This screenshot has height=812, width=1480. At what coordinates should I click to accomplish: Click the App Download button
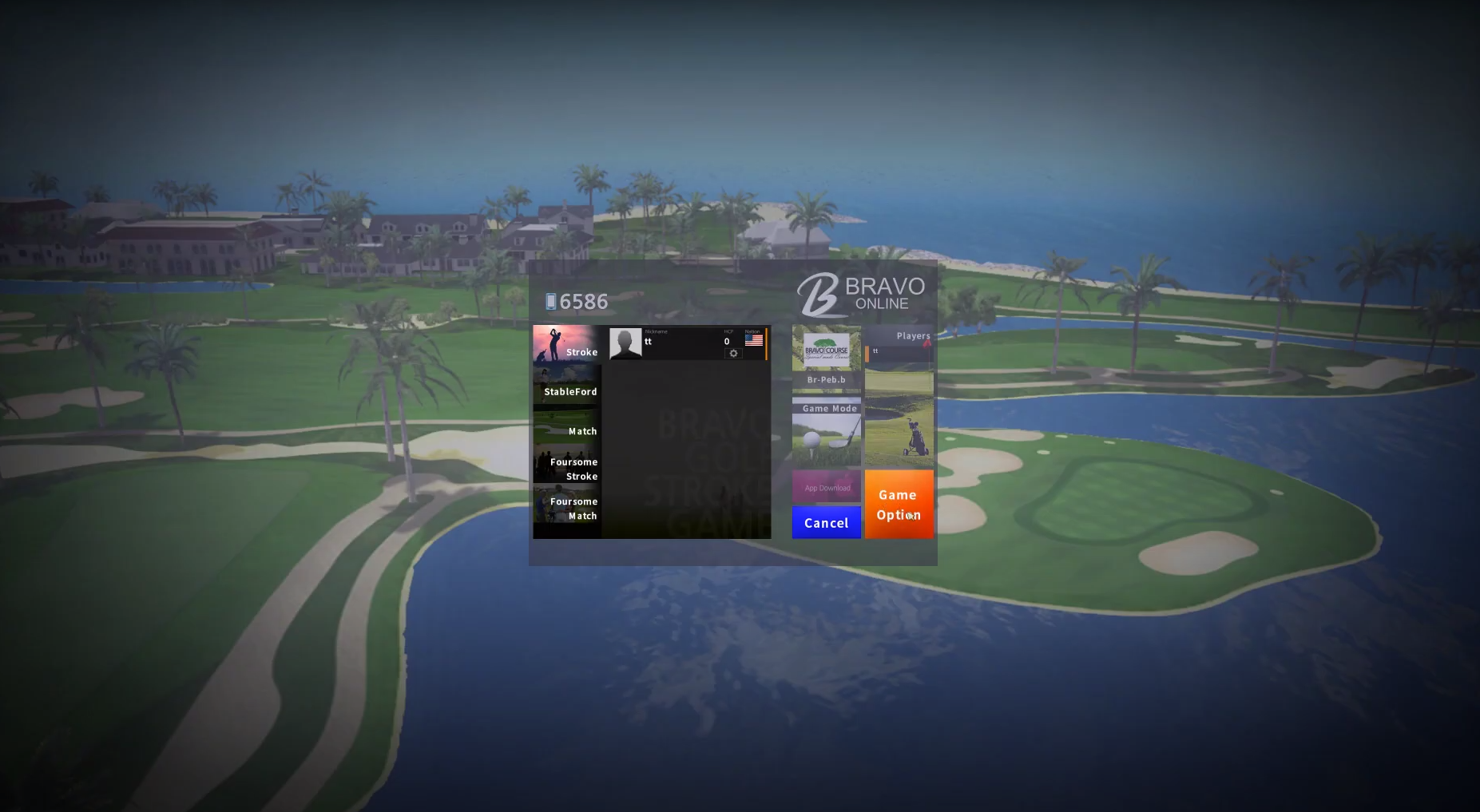(827, 486)
